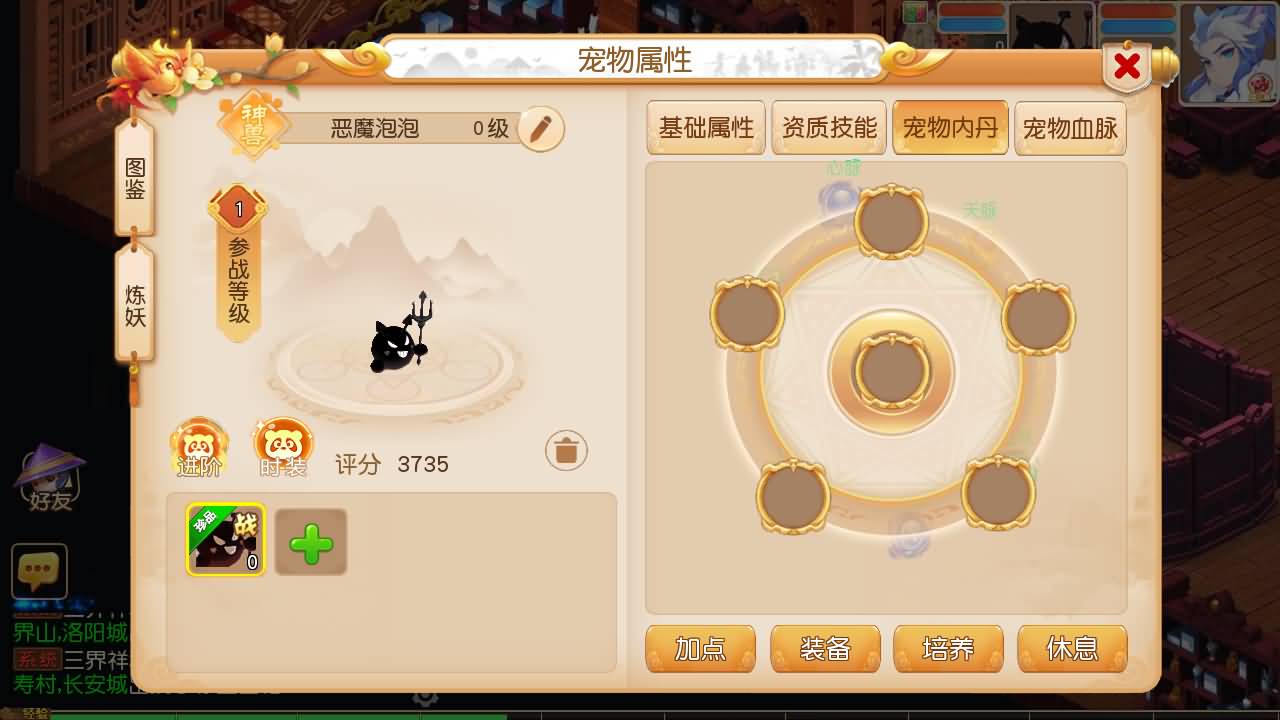The width and height of the screenshot is (1280, 720).
Task: Click the 培养 button
Action: click(949, 648)
